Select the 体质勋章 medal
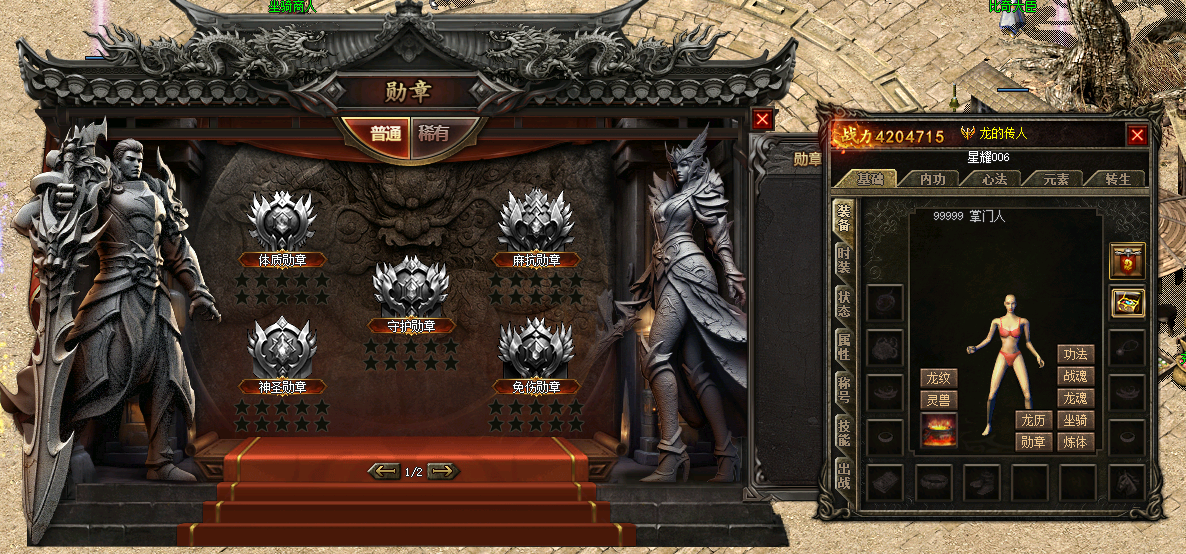 pos(282,222)
